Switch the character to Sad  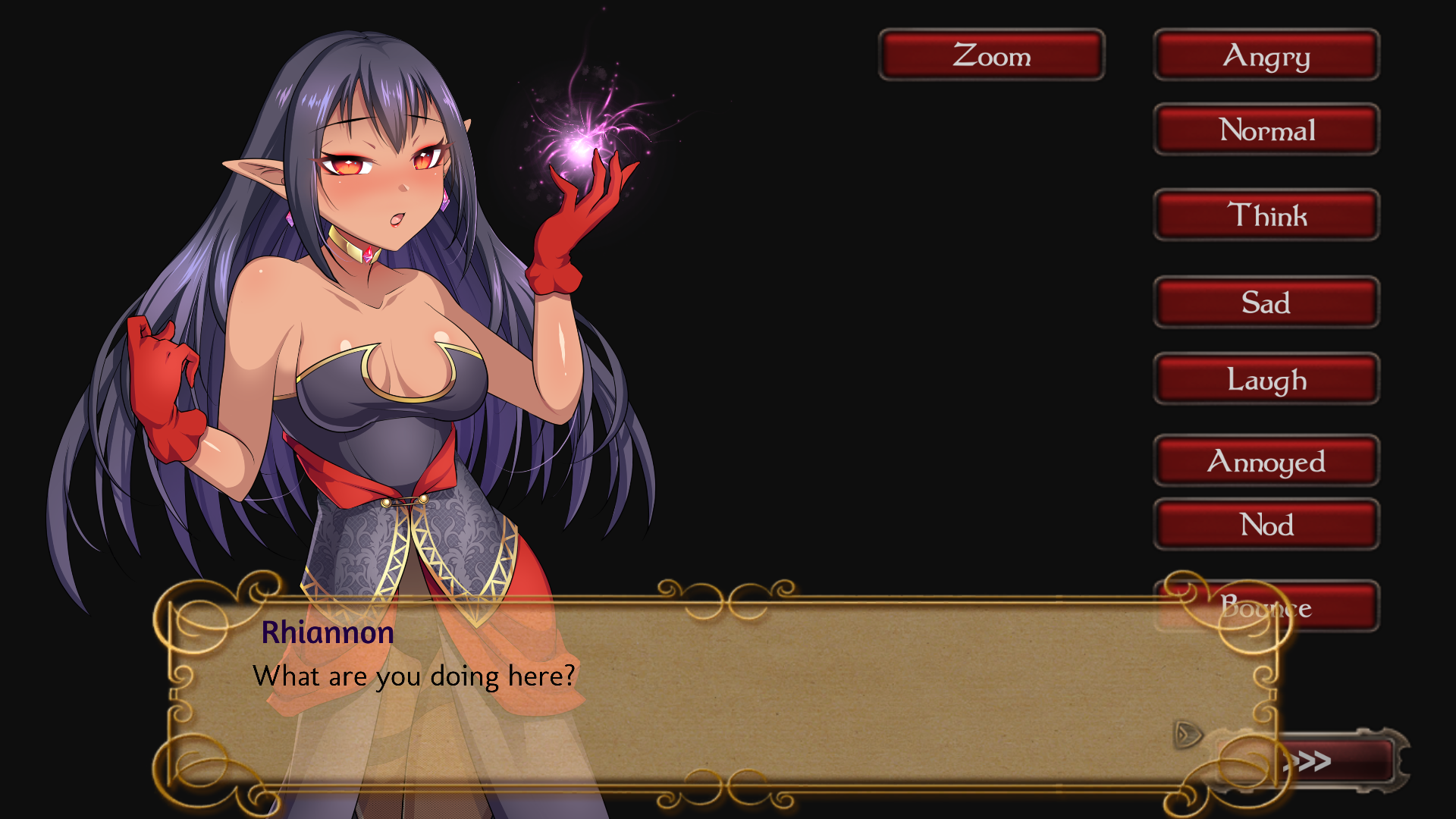(x=1266, y=303)
